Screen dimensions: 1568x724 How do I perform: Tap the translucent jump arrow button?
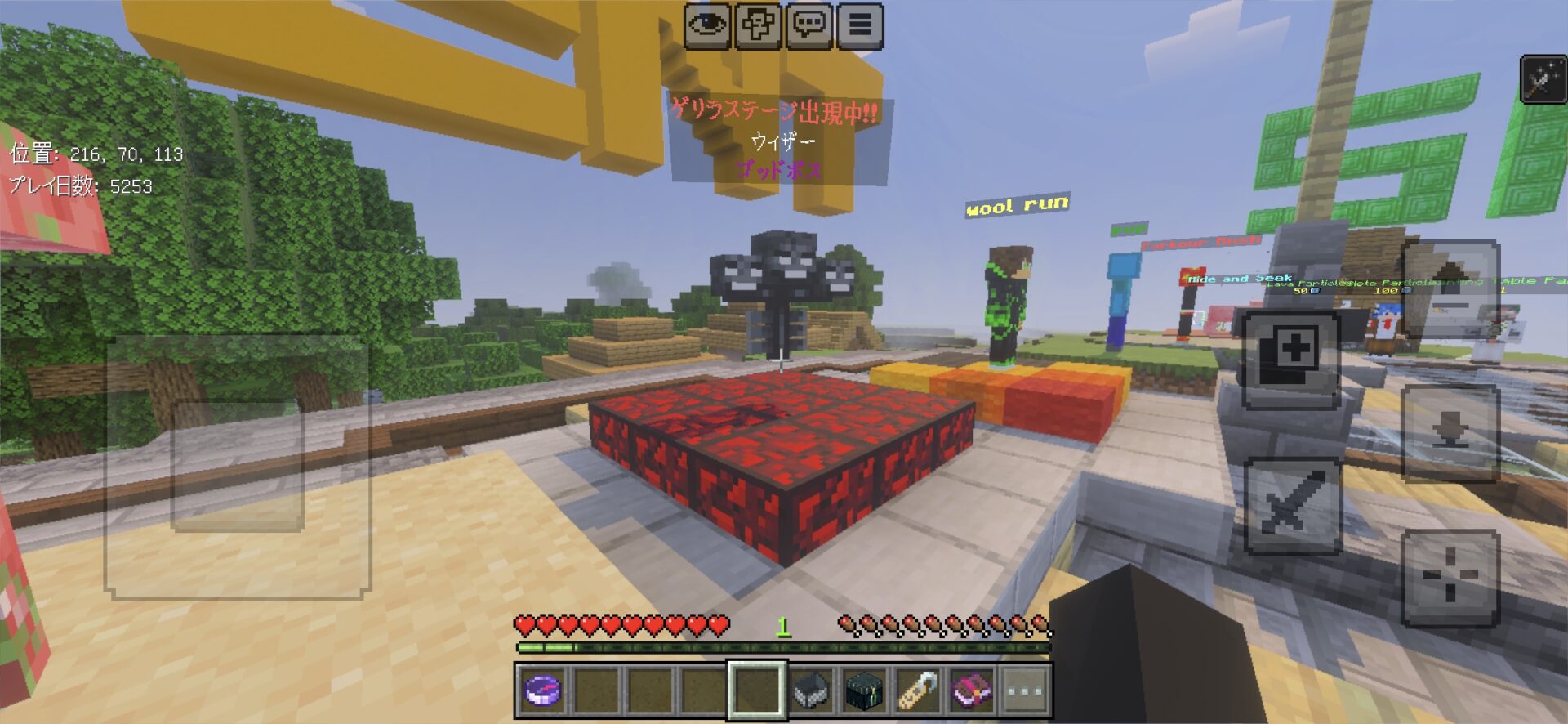click(1450, 286)
